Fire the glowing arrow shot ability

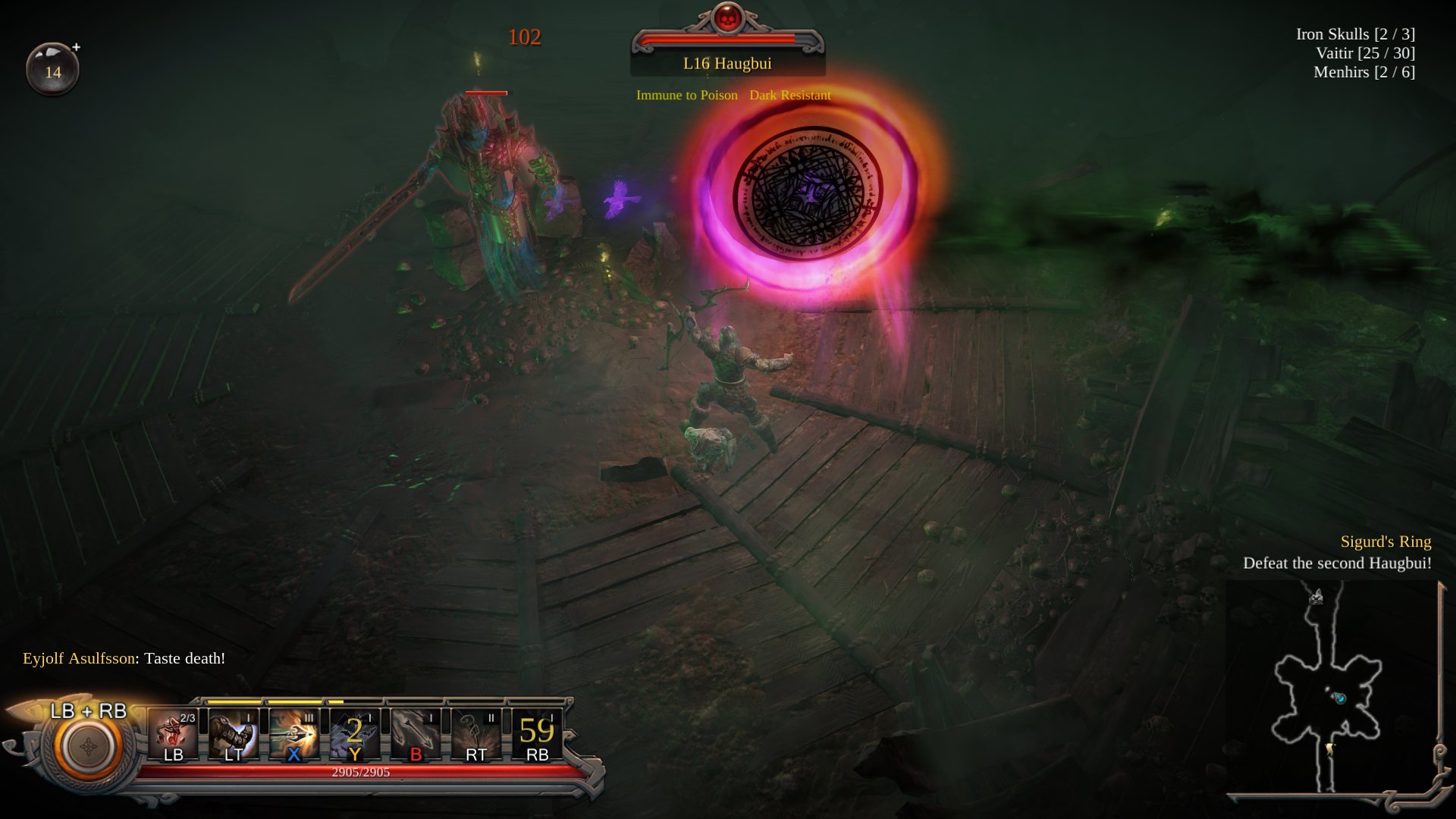pyautogui.click(x=294, y=734)
